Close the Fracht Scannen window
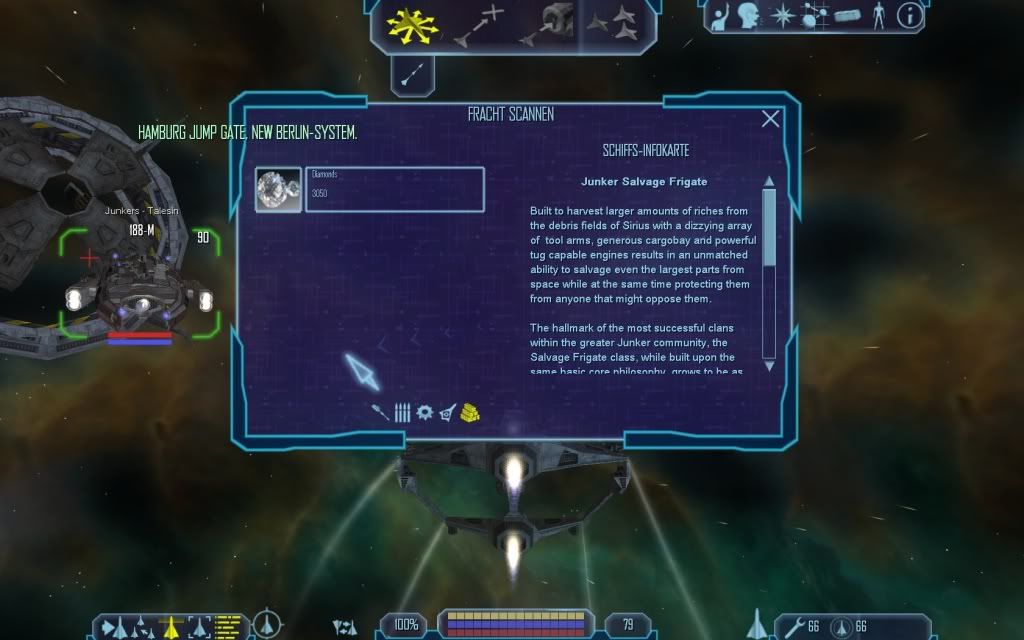Viewport: 1024px width, 640px height. 770,119
